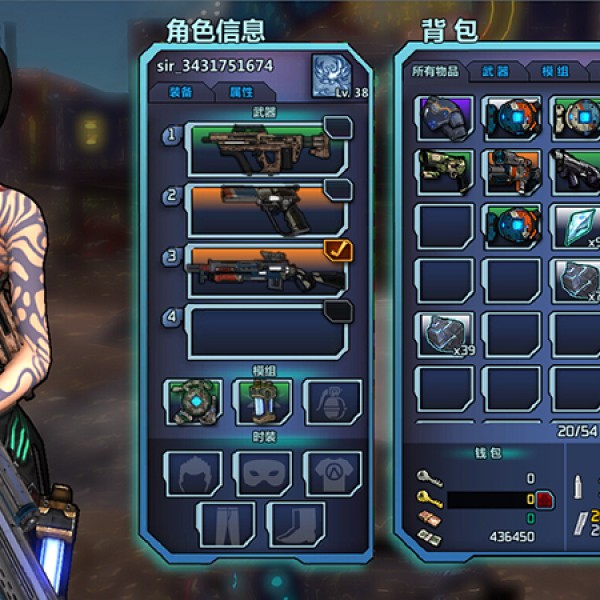
Task: Open the 属性 attributes tab
Action: click(x=242, y=92)
